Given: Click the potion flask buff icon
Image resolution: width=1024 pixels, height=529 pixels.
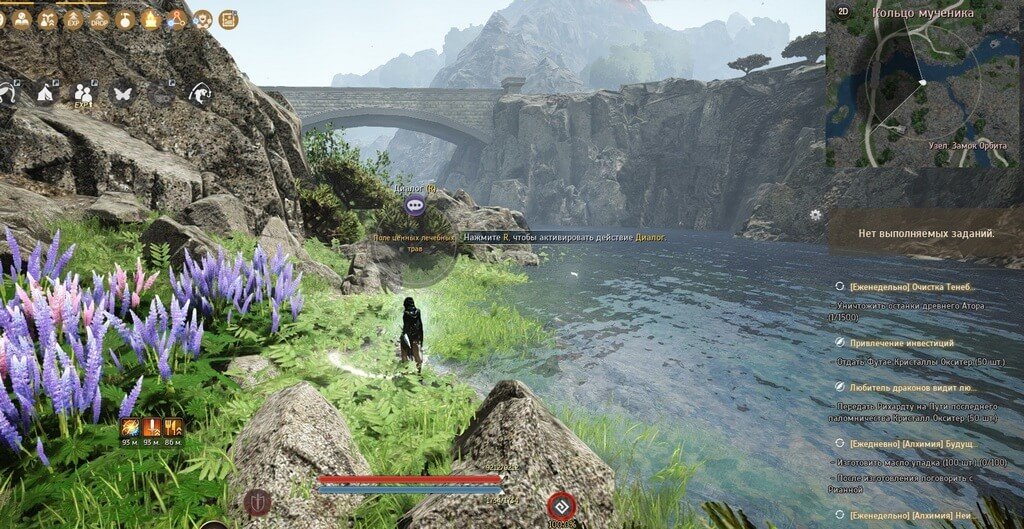Looking at the screenshot, I should coord(125,19).
